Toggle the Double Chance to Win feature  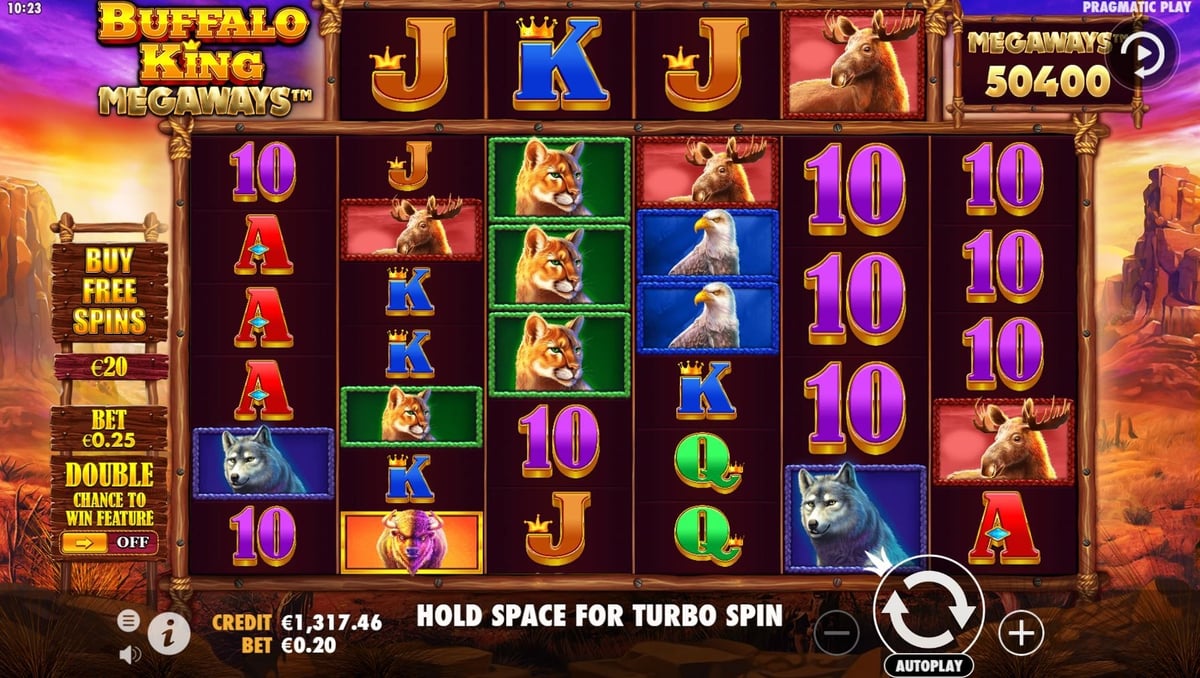109,542
